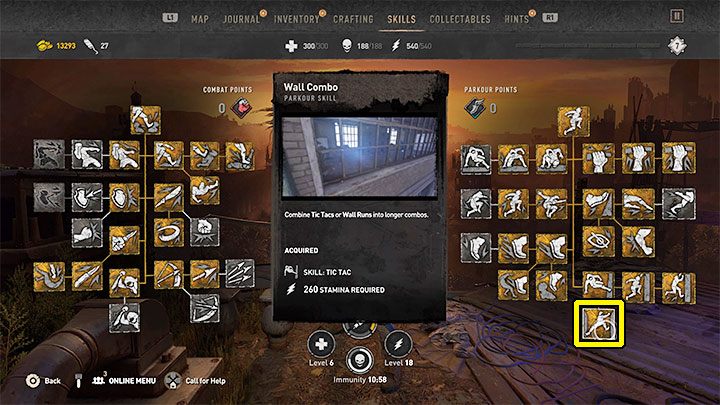Go Back from the skills screen
The image size is (720, 405).
(44, 381)
